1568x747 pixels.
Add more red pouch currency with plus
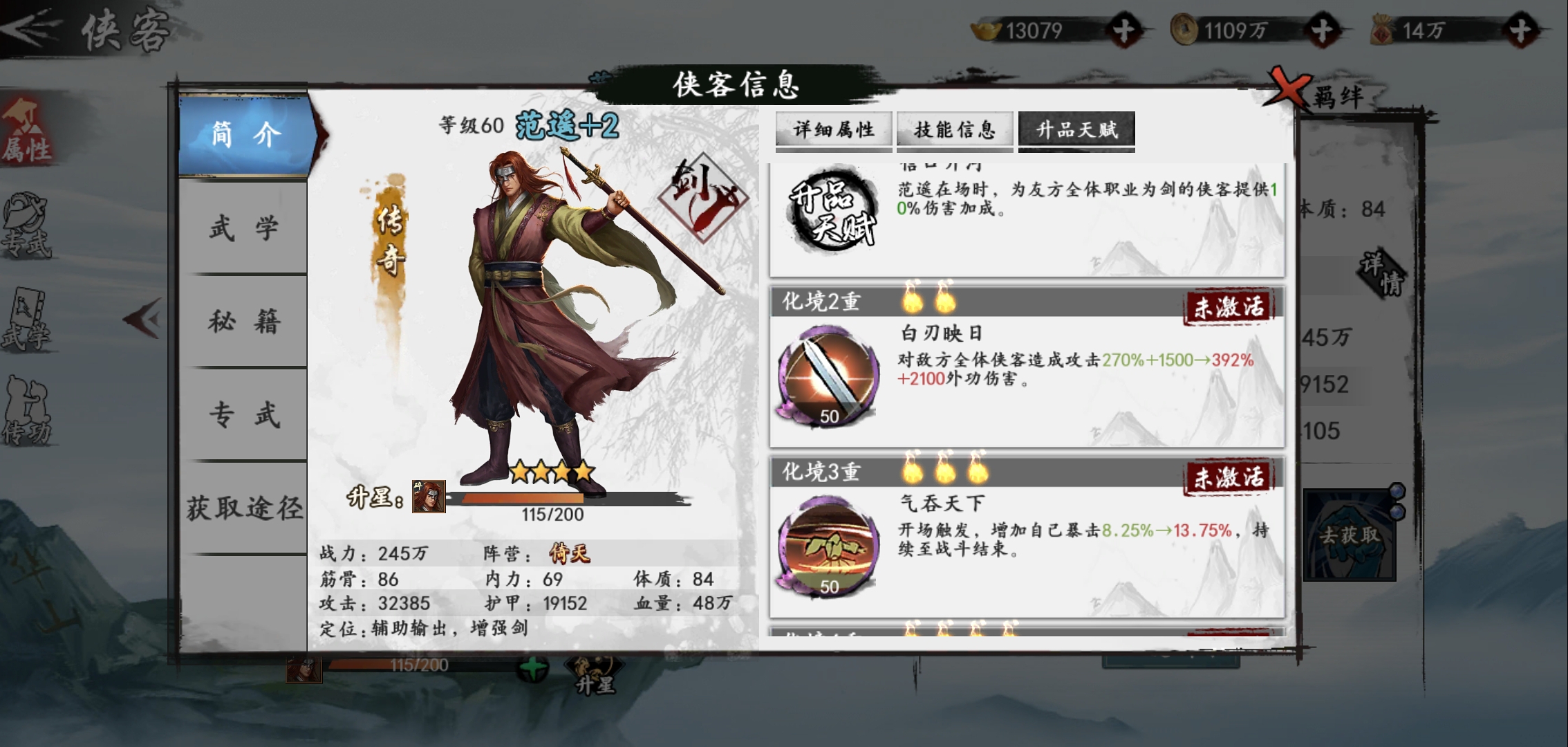(1520, 31)
